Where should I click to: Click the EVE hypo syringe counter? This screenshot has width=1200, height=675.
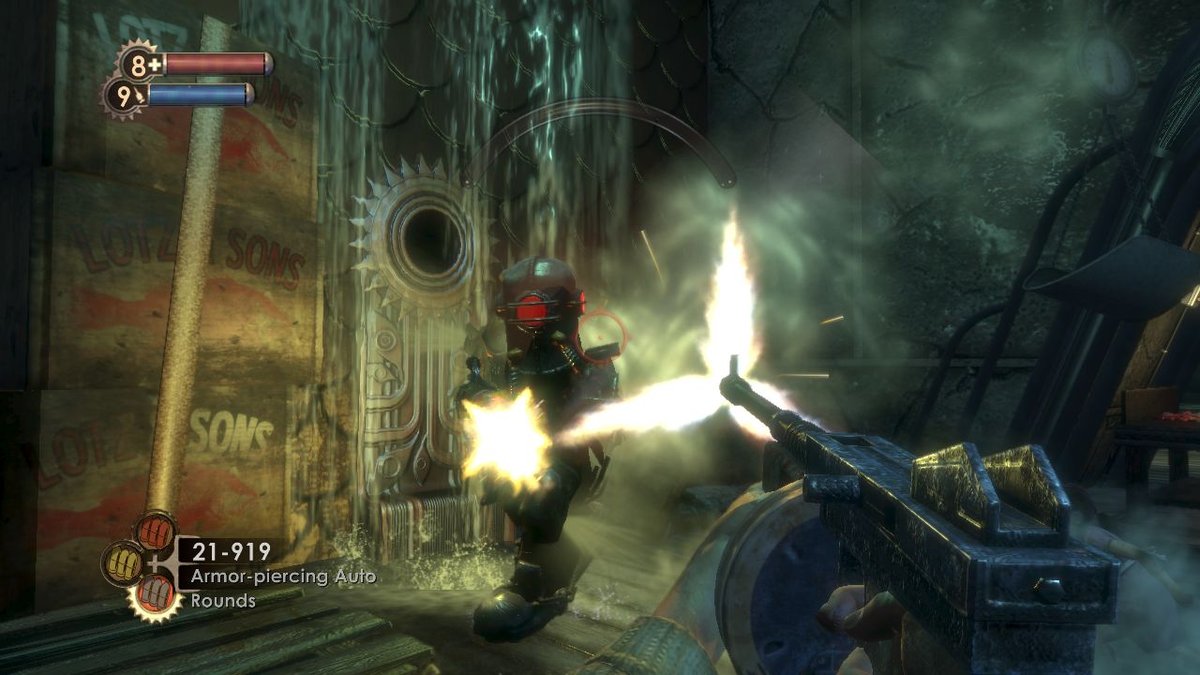click(125, 98)
